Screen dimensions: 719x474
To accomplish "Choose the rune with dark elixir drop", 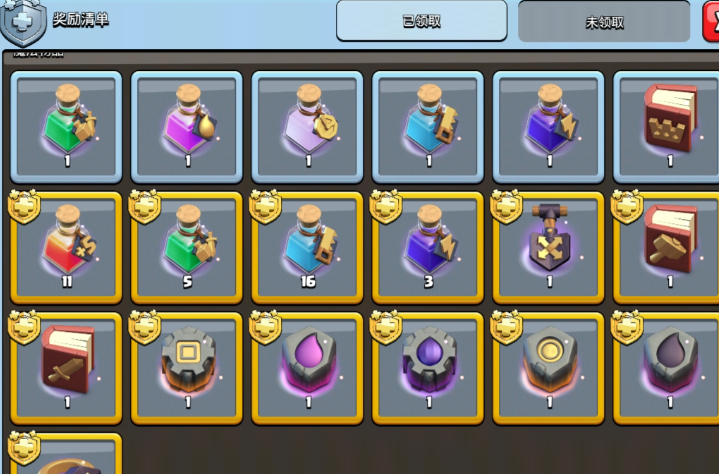I will pos(668,367).
